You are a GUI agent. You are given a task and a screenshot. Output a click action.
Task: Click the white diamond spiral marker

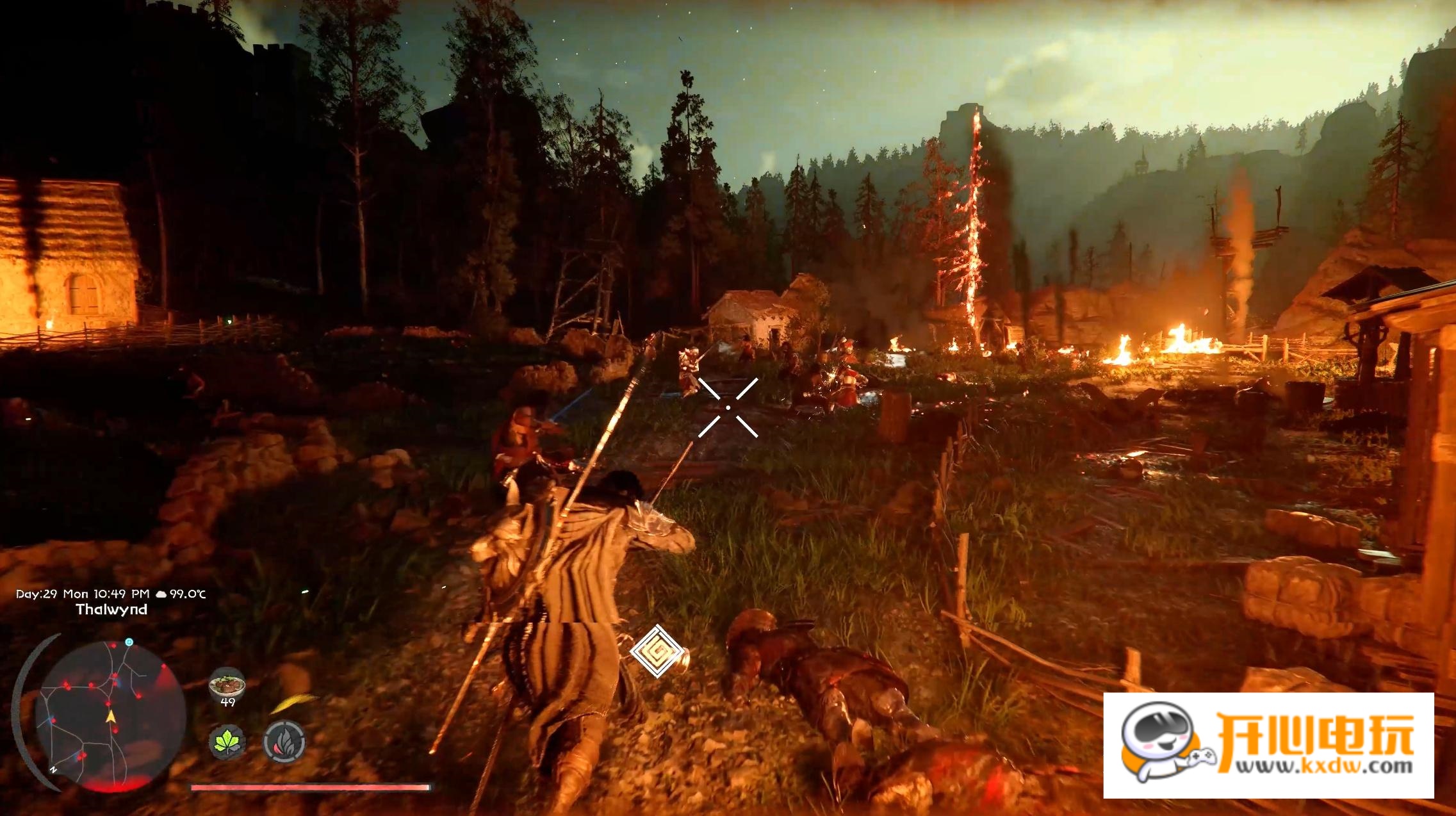click(655, 651)
